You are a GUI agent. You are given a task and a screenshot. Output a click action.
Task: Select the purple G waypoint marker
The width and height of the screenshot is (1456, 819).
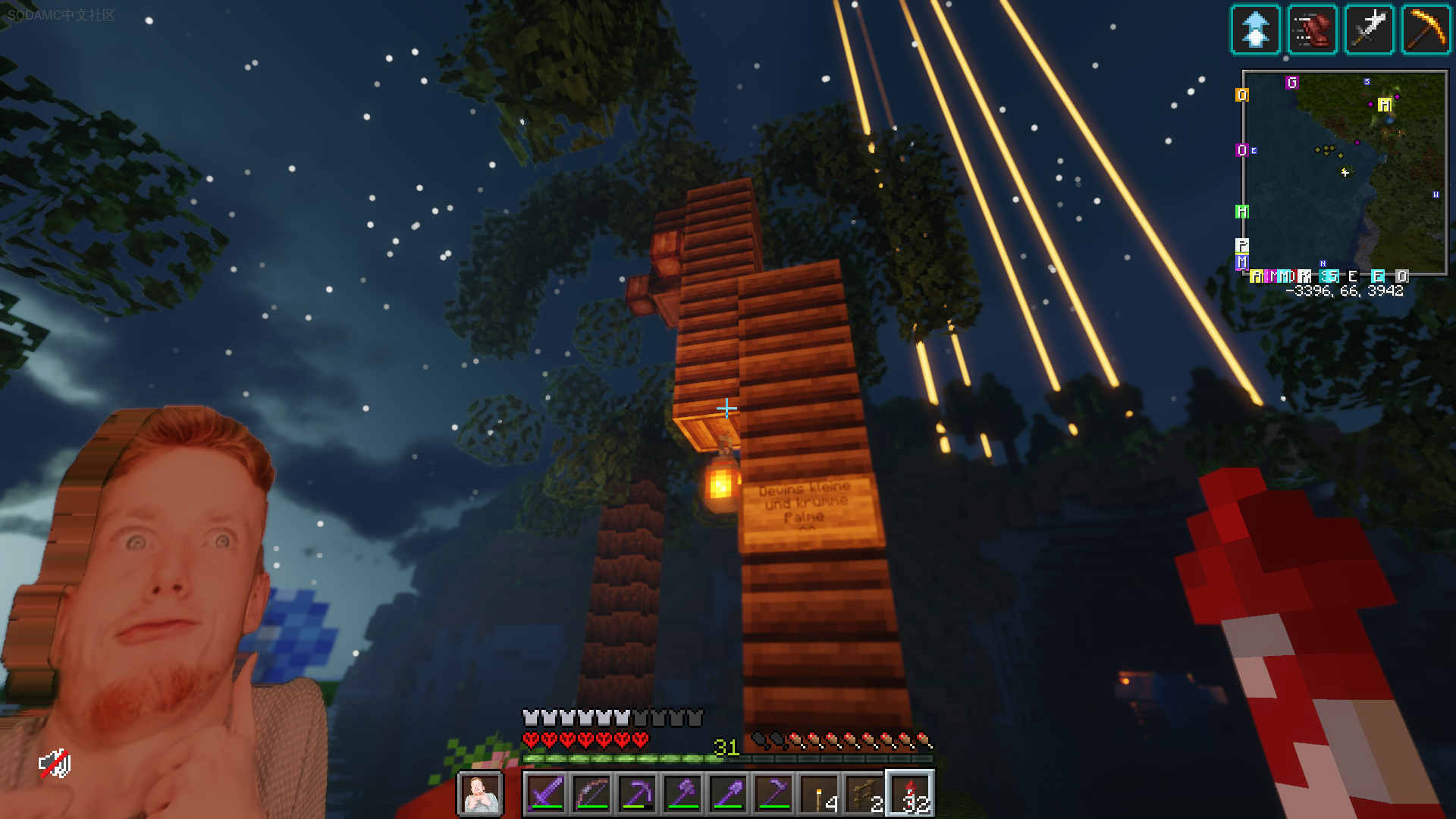tap(1292, 83)
